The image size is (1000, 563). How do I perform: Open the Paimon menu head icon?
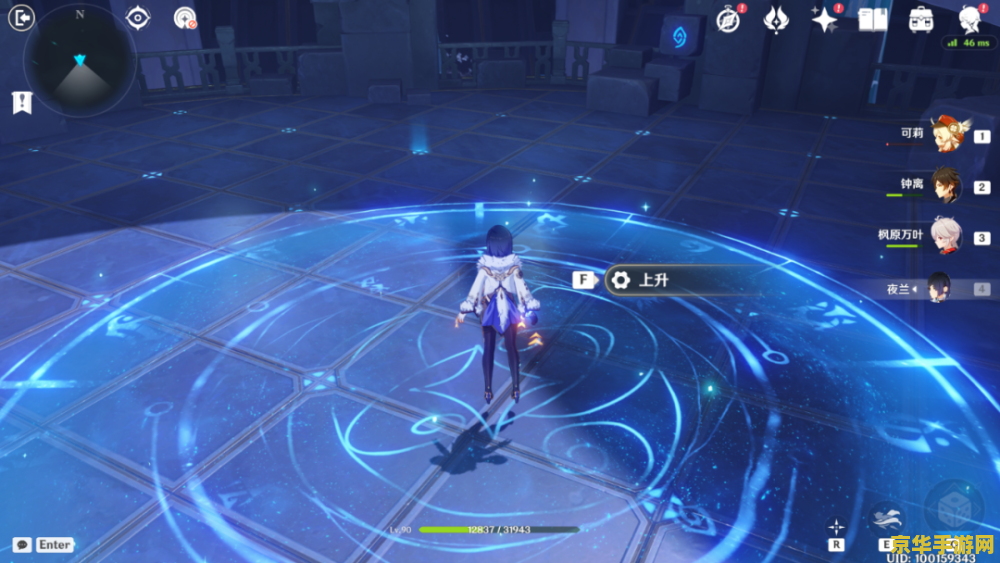click(x=968, y=19)
